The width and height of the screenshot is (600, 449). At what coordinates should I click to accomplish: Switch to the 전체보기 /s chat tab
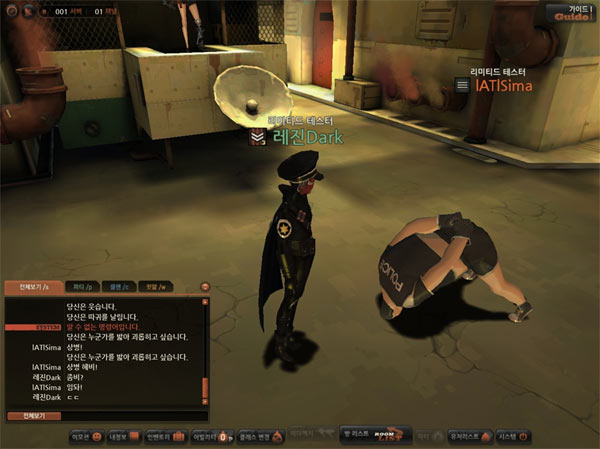point(27,287)
